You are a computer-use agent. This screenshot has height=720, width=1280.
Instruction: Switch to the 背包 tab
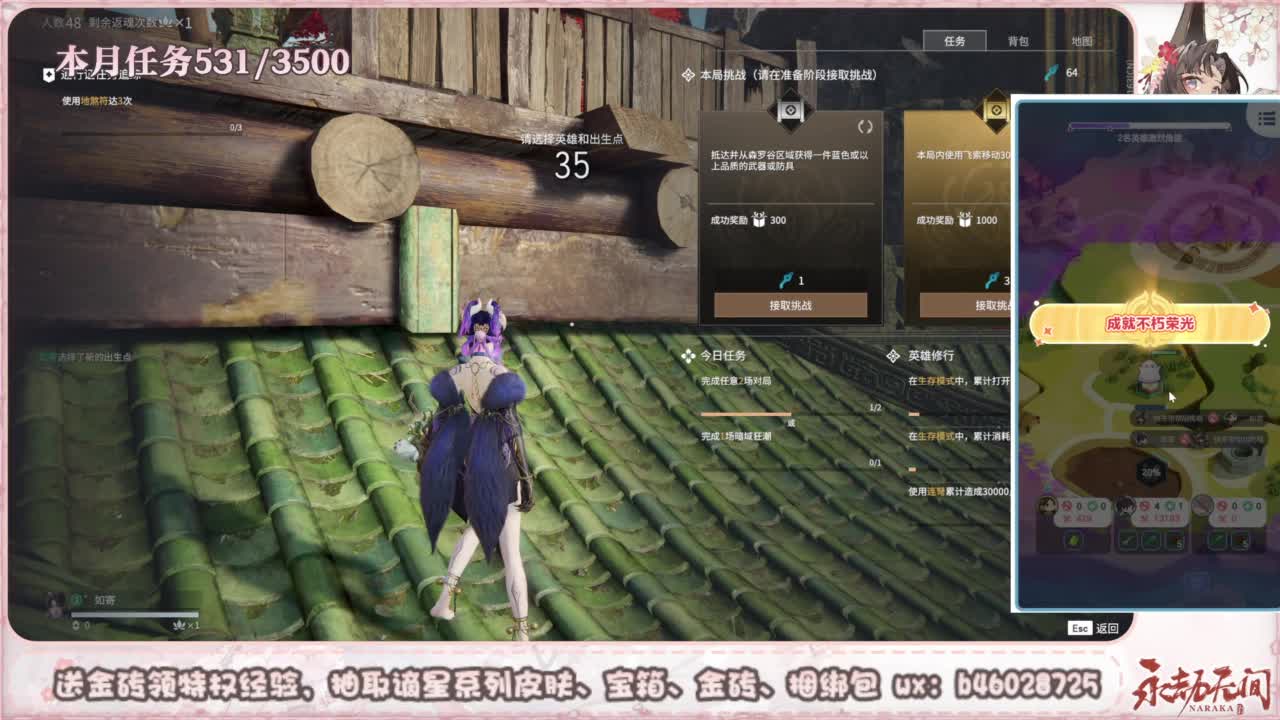click(1021, 42)
